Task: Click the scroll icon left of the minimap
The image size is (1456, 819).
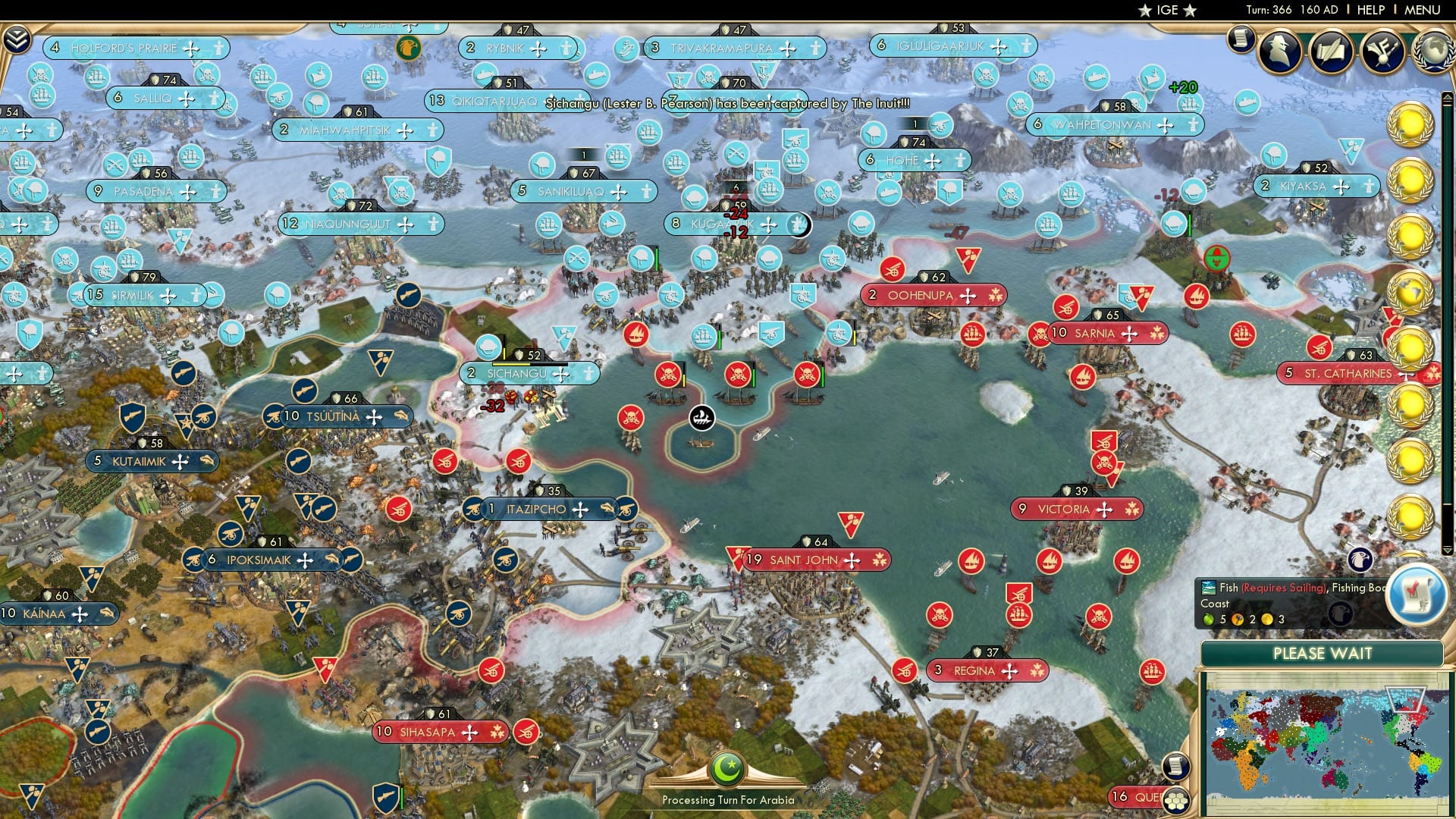Action: tap(1175, 767)
